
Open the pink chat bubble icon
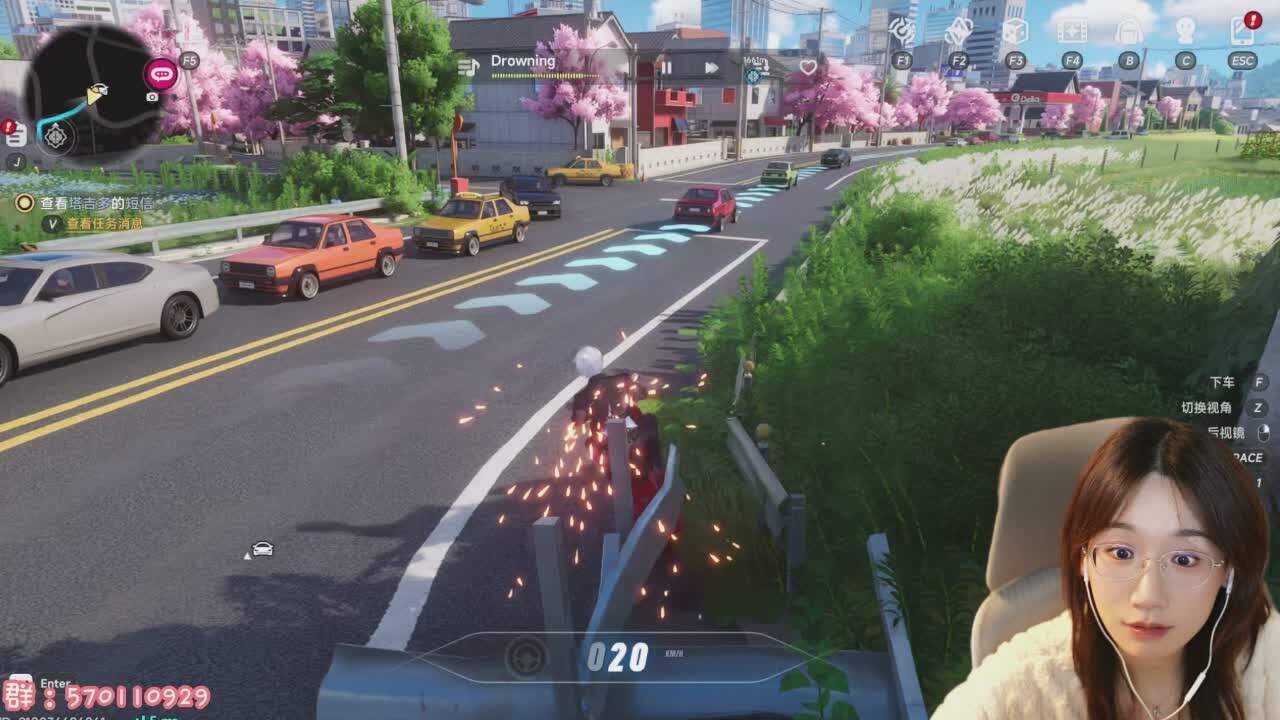coord(160,73)
